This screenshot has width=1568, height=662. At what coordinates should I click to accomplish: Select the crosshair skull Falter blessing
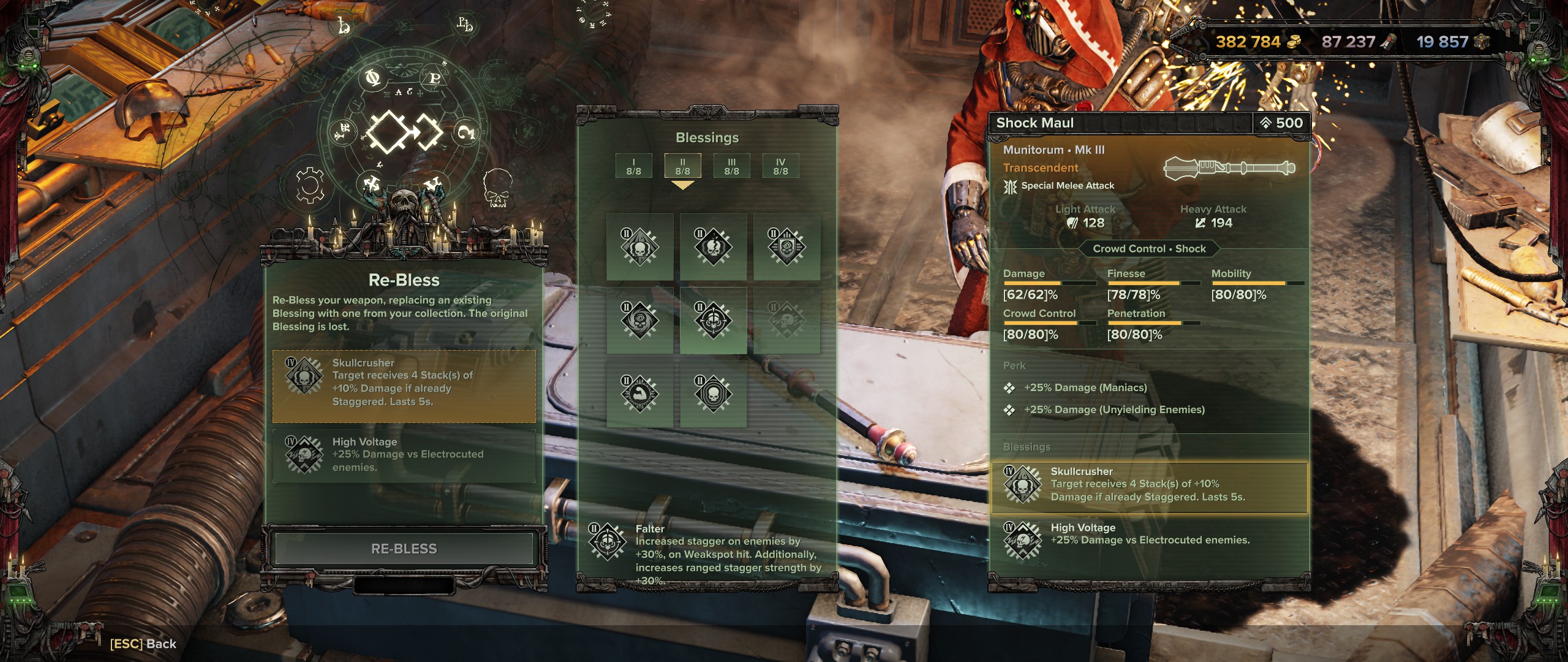click(x=713, y=320)
